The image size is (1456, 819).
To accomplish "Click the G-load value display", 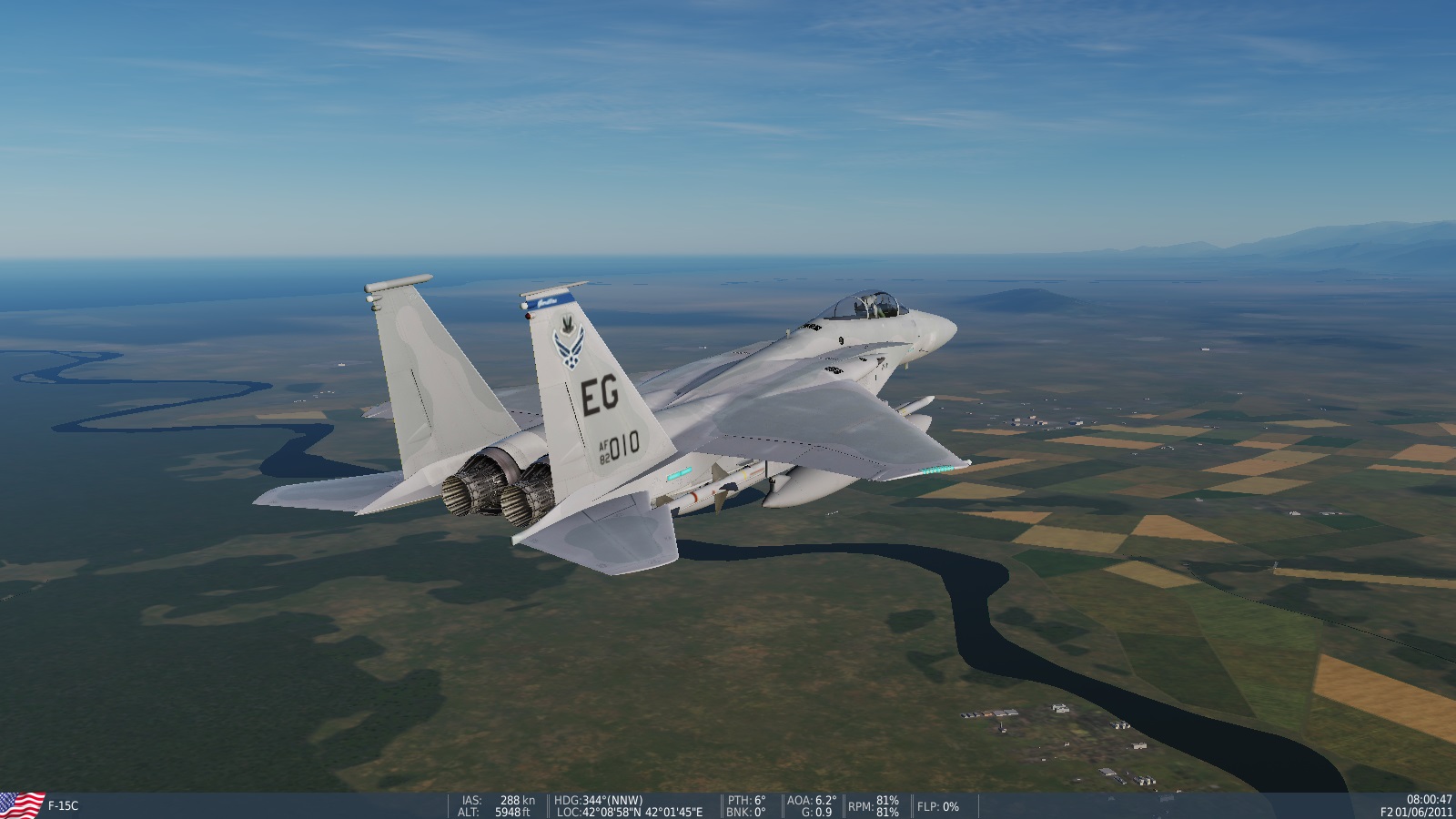I will [815, 812].
